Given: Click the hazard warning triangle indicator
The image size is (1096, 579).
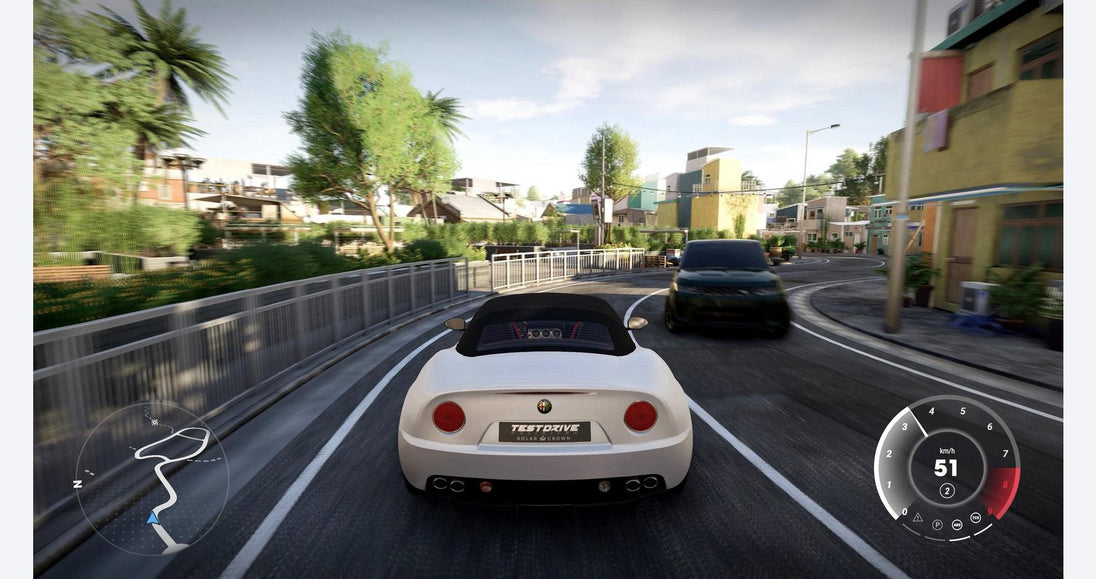Looking at the screenshot, I should [918, 516].
